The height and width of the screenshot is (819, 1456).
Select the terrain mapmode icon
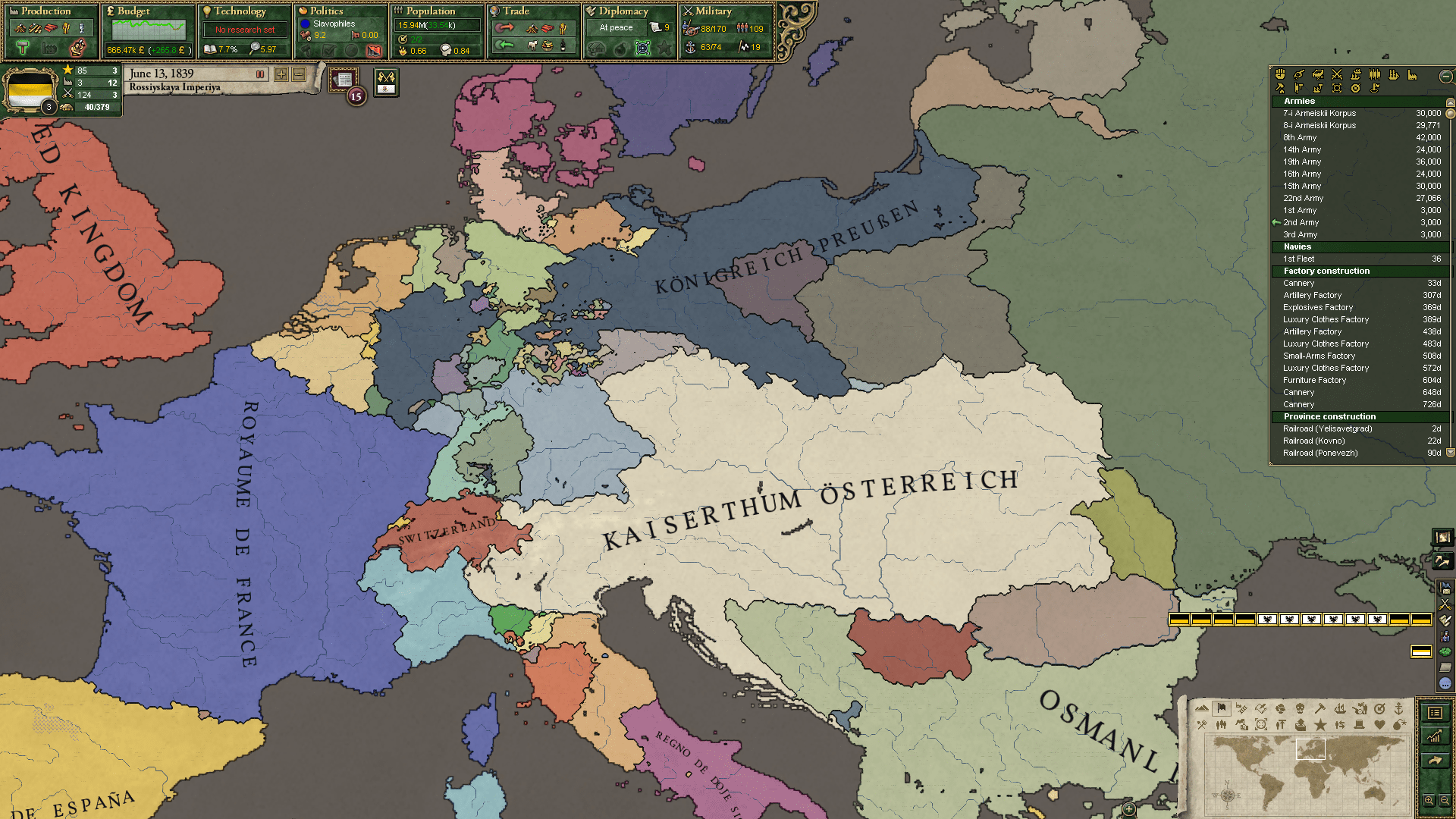[1202, 708]
